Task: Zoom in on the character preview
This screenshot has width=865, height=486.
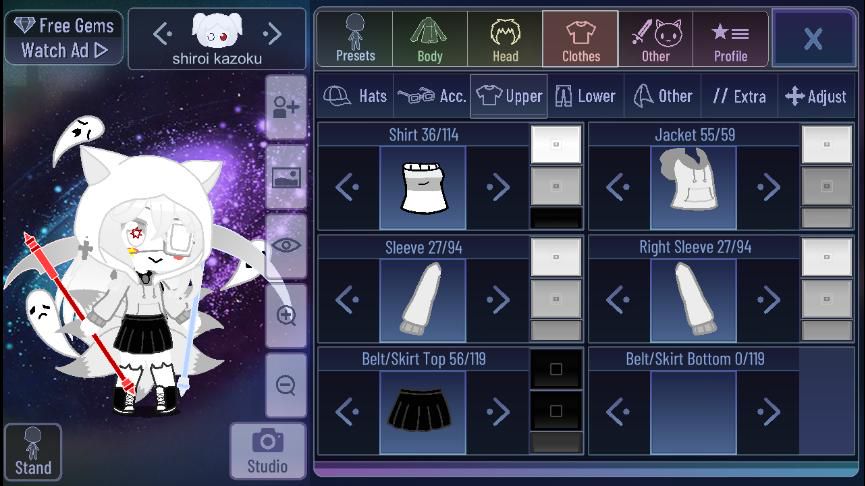Action: coord(286,316)
